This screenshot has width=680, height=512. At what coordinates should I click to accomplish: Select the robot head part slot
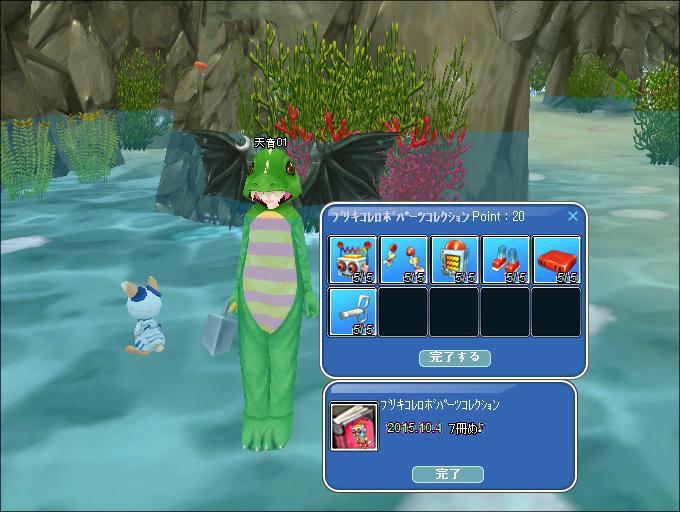(353, 260)
